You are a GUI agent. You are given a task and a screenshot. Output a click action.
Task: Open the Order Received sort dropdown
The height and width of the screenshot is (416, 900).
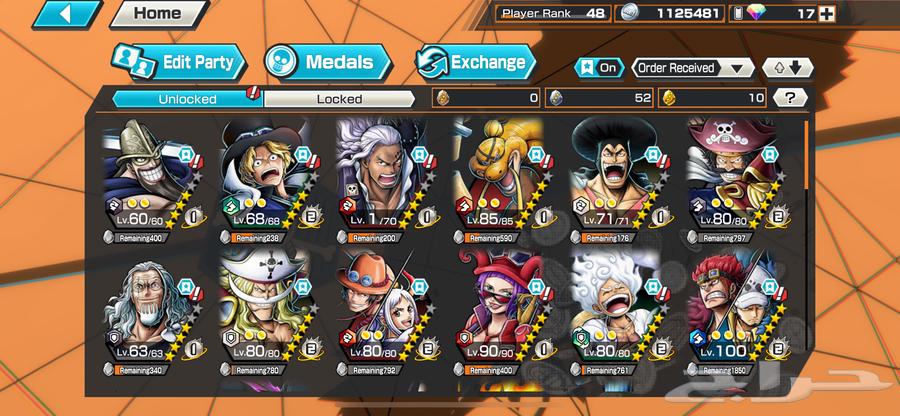click(693, 68)
